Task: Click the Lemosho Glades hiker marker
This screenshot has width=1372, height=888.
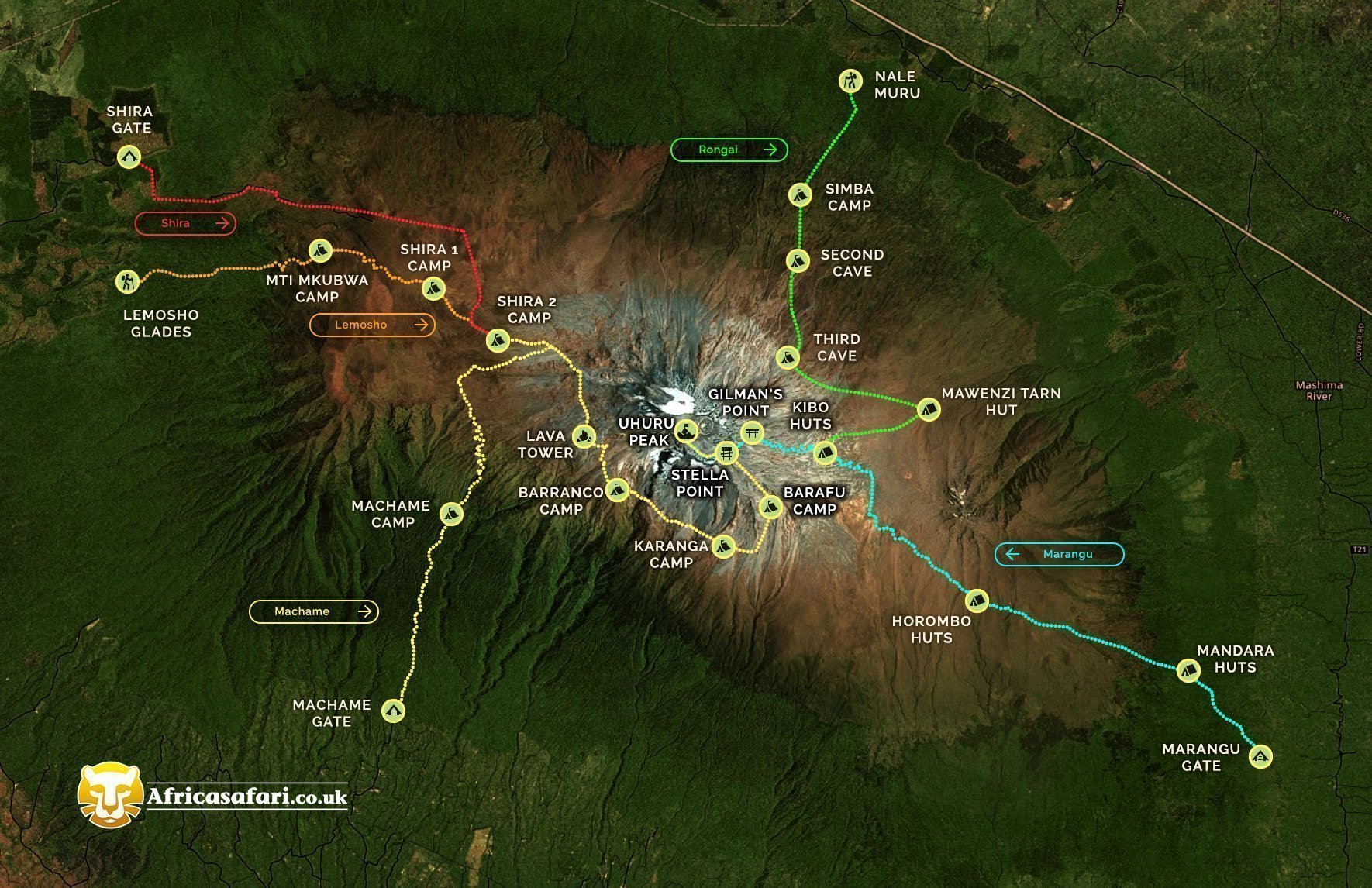Action: pos(127,281)
